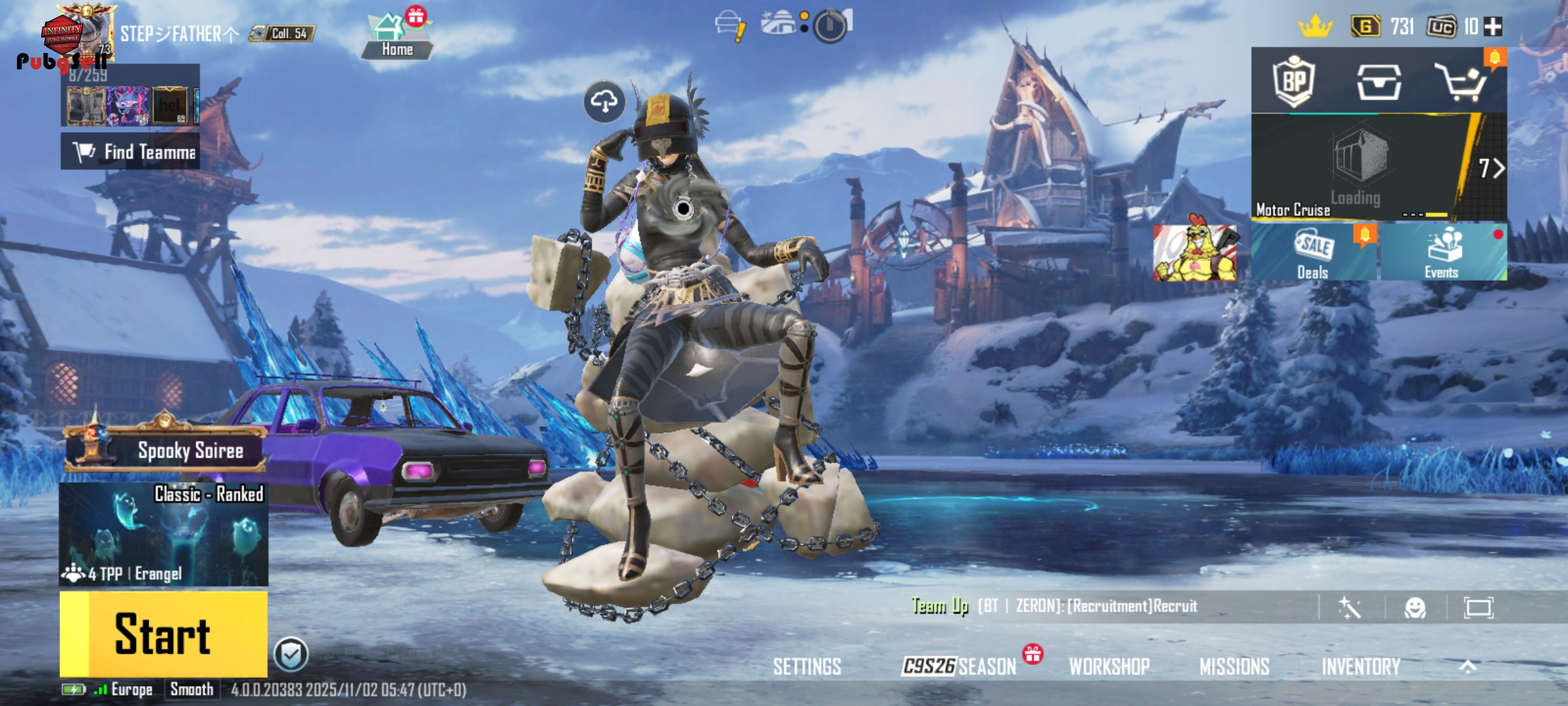This screenshot has width=1568, height=706.
Task: Open the emote smiley face icon
Action: (1415, 608)
